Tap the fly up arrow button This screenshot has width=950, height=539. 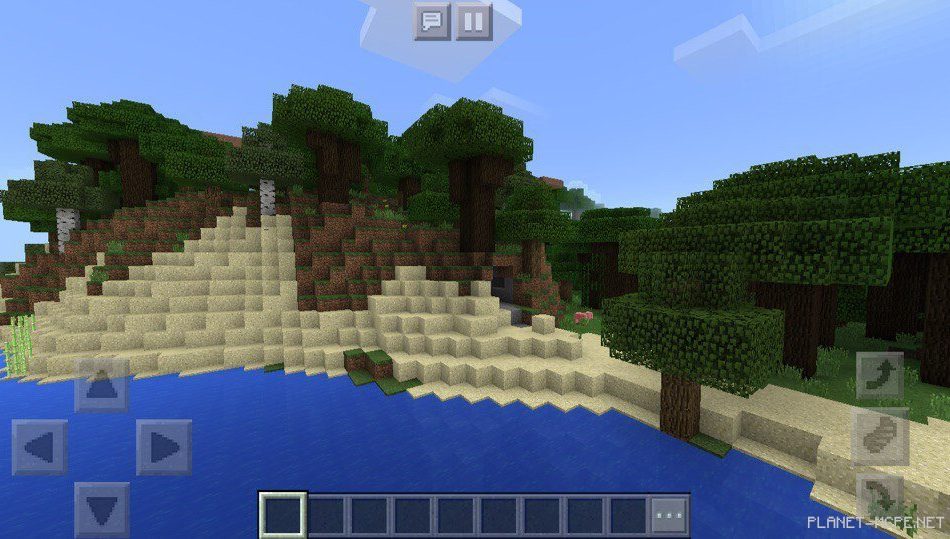pyautogui.click(x=879, y=377)
